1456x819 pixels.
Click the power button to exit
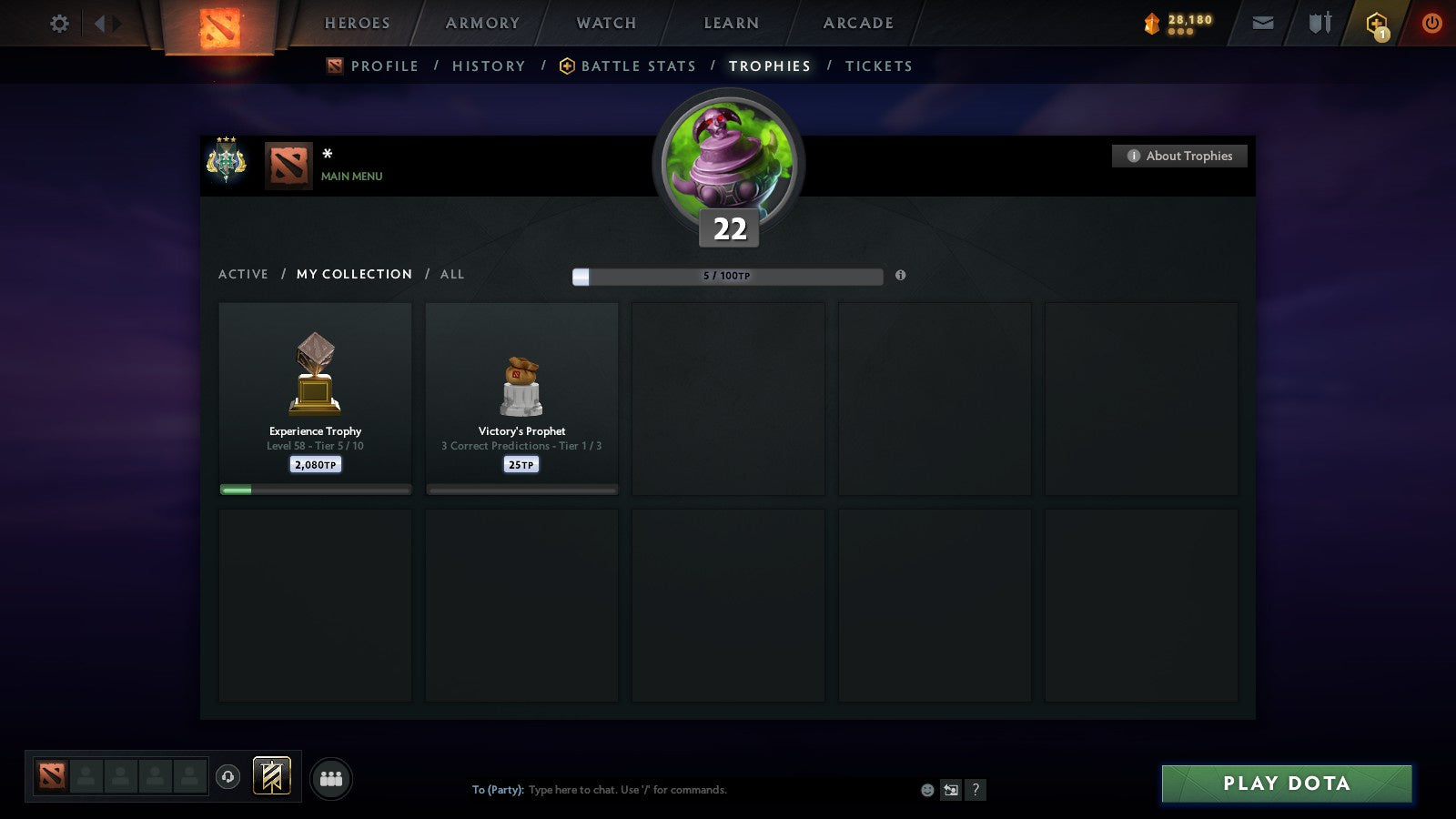[x=1431, y=24]
